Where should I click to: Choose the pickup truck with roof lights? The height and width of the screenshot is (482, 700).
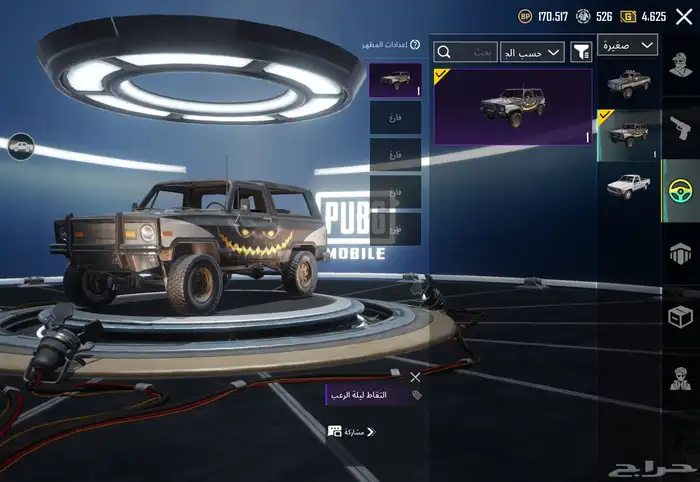pos(629,84)
